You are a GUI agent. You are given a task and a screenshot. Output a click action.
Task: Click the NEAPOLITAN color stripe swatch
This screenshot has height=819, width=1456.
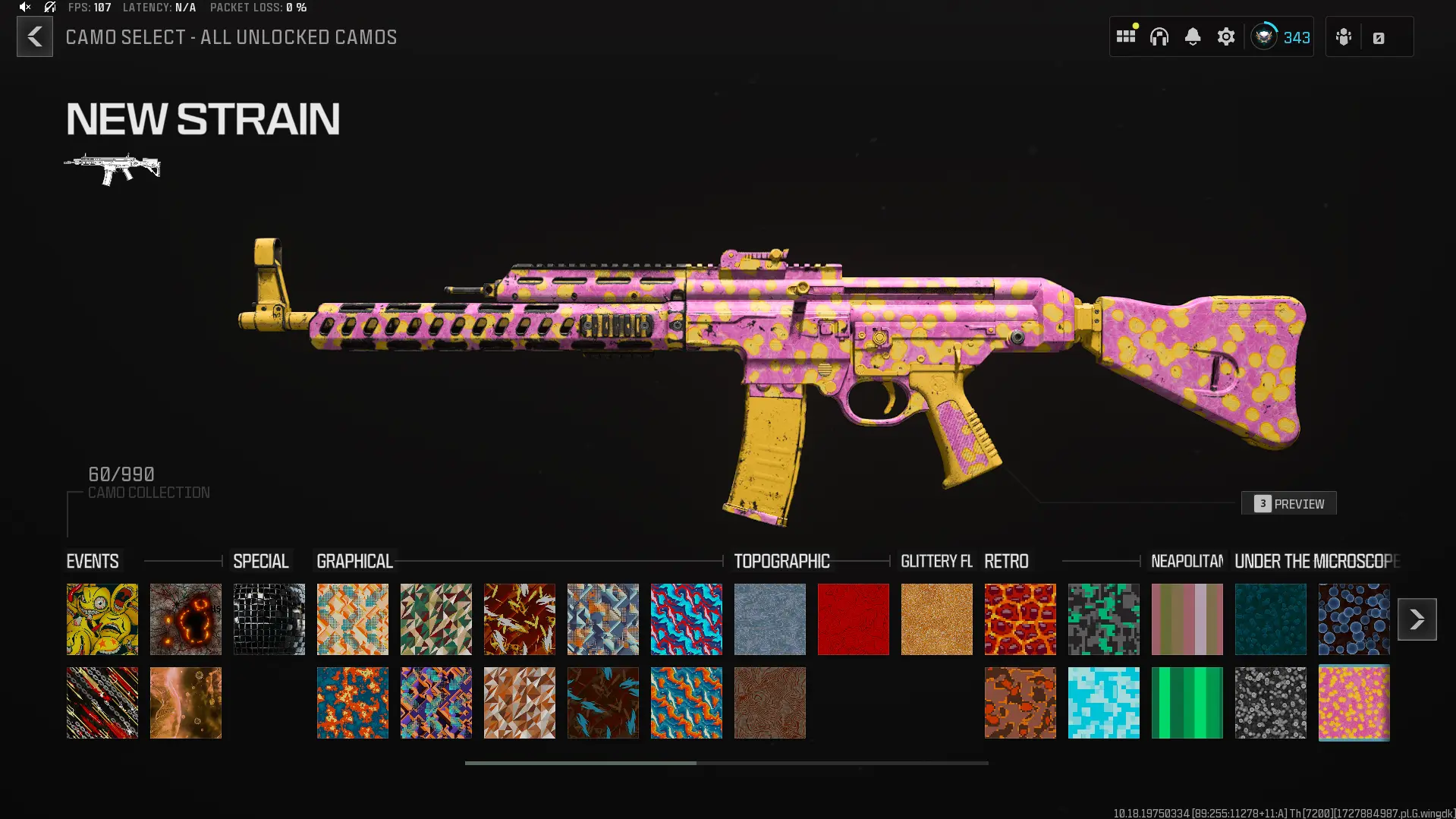pyautogui.click(x=1187, y=619)
